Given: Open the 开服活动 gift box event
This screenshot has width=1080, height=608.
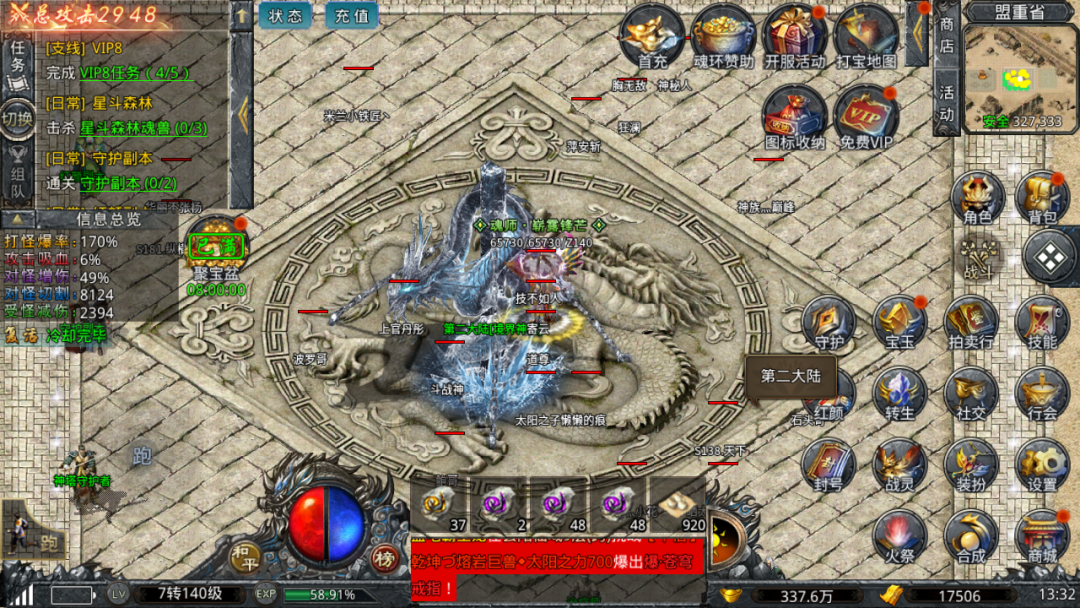Looking at the screenshot, I should [795, 35].
